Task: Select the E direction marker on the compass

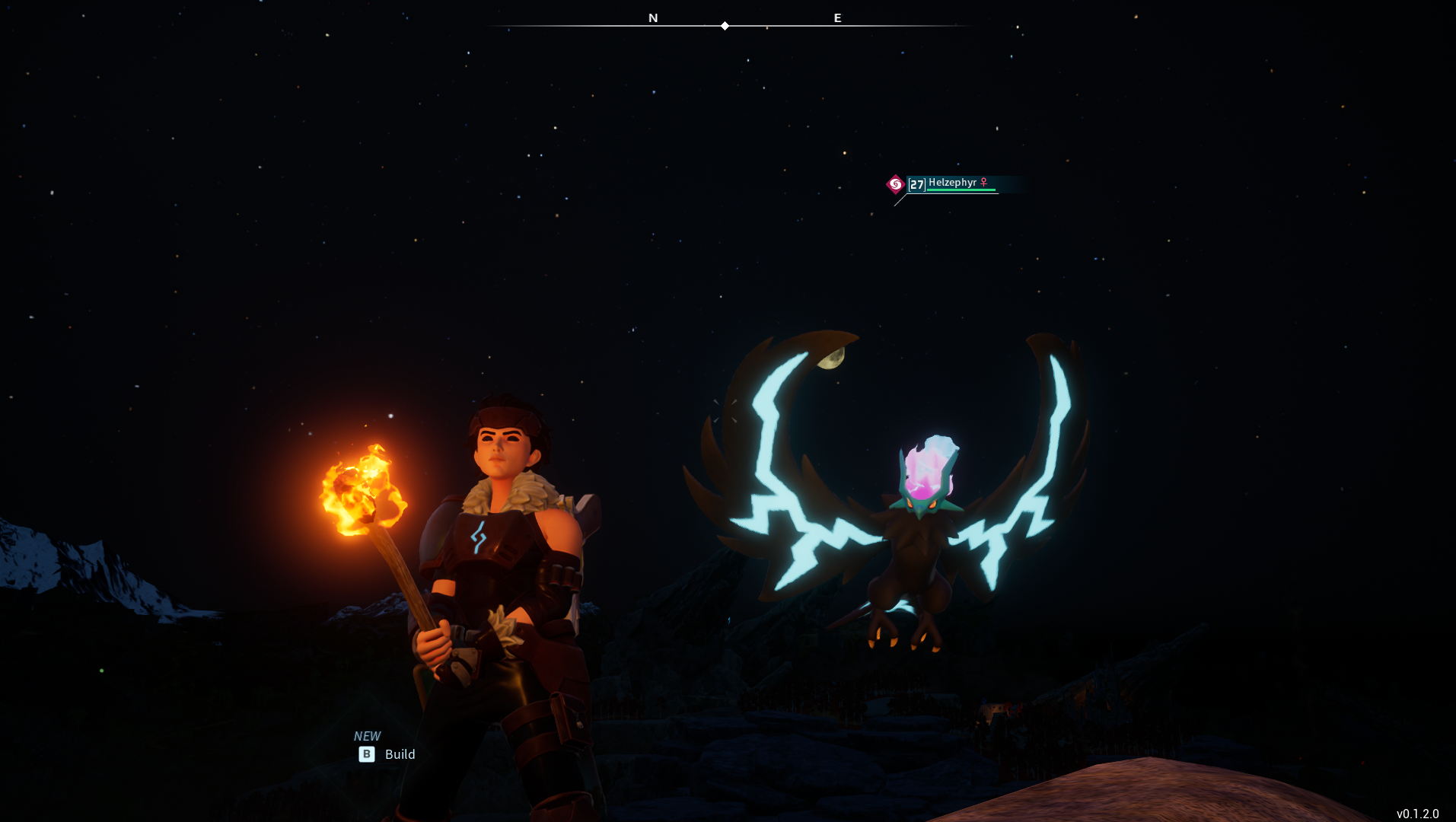Action: point(837,18)
